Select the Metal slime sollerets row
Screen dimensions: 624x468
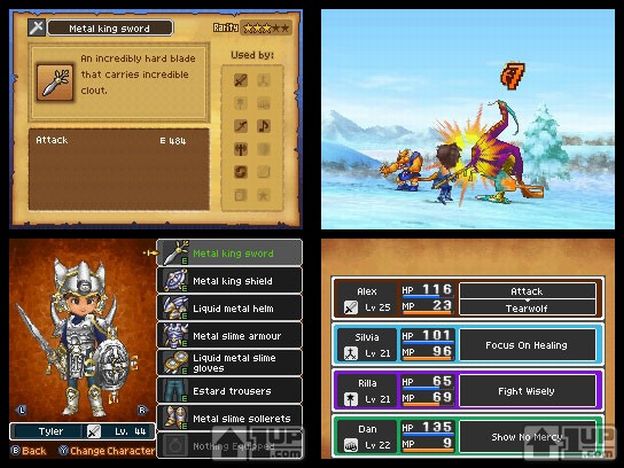pyautogui.click(x=229, y=417)
